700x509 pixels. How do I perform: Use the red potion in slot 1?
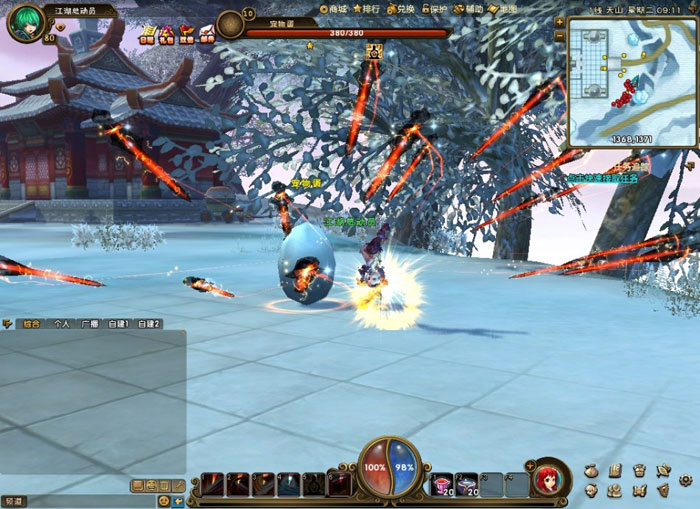point(441,485)
